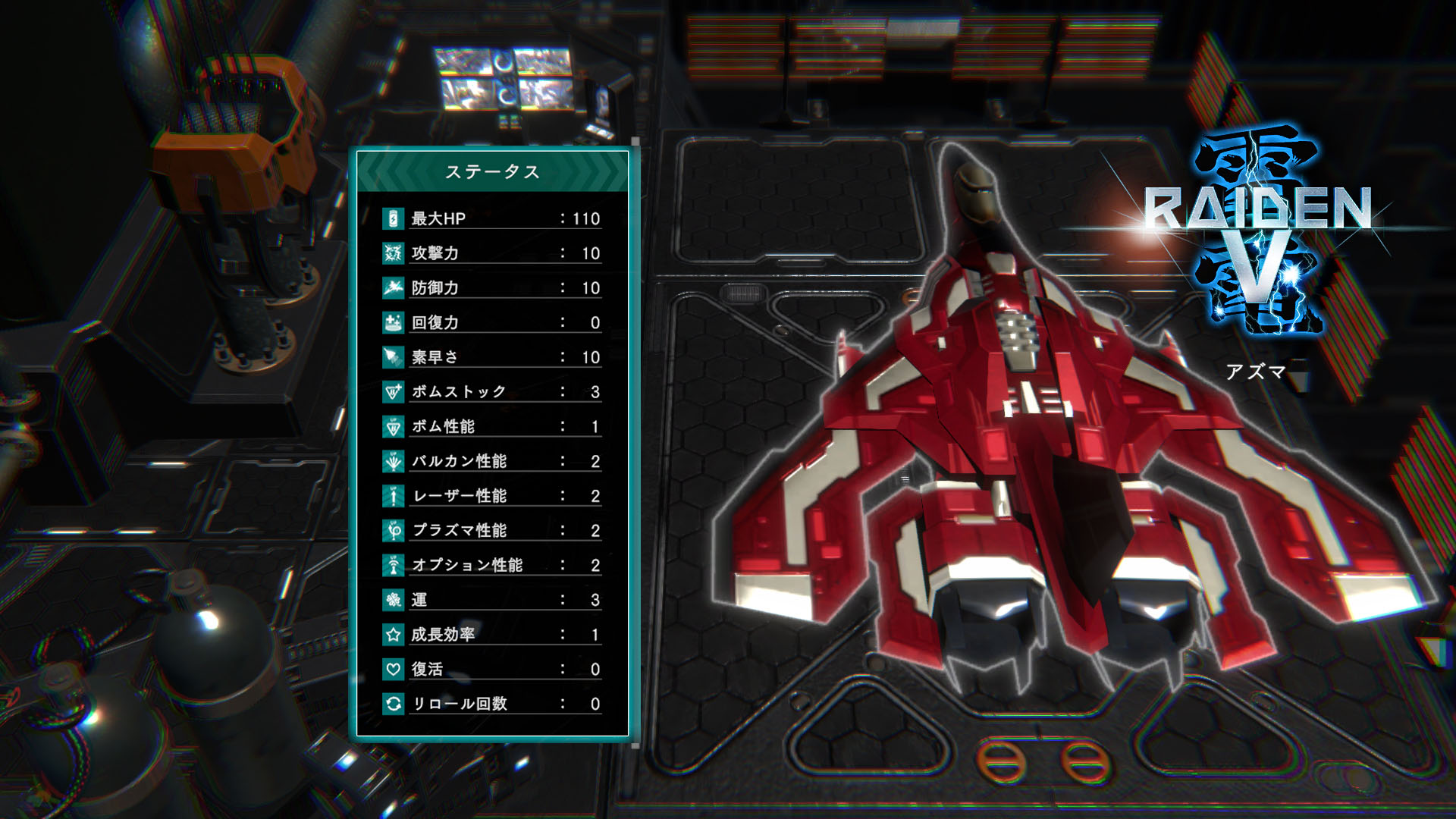The image size is (1456, 819).
Task: Choose the 防御力 defense stat row
Action: point(492,288)
